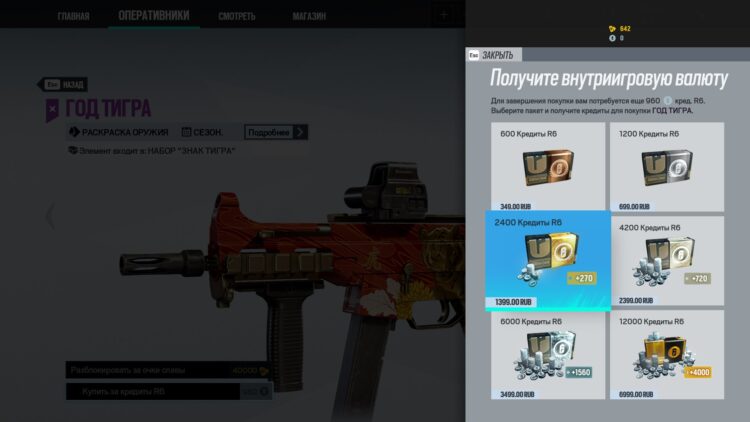Click the Назад back button
The height and width of the screenshot is (422, 750).
tap(66, 85)
